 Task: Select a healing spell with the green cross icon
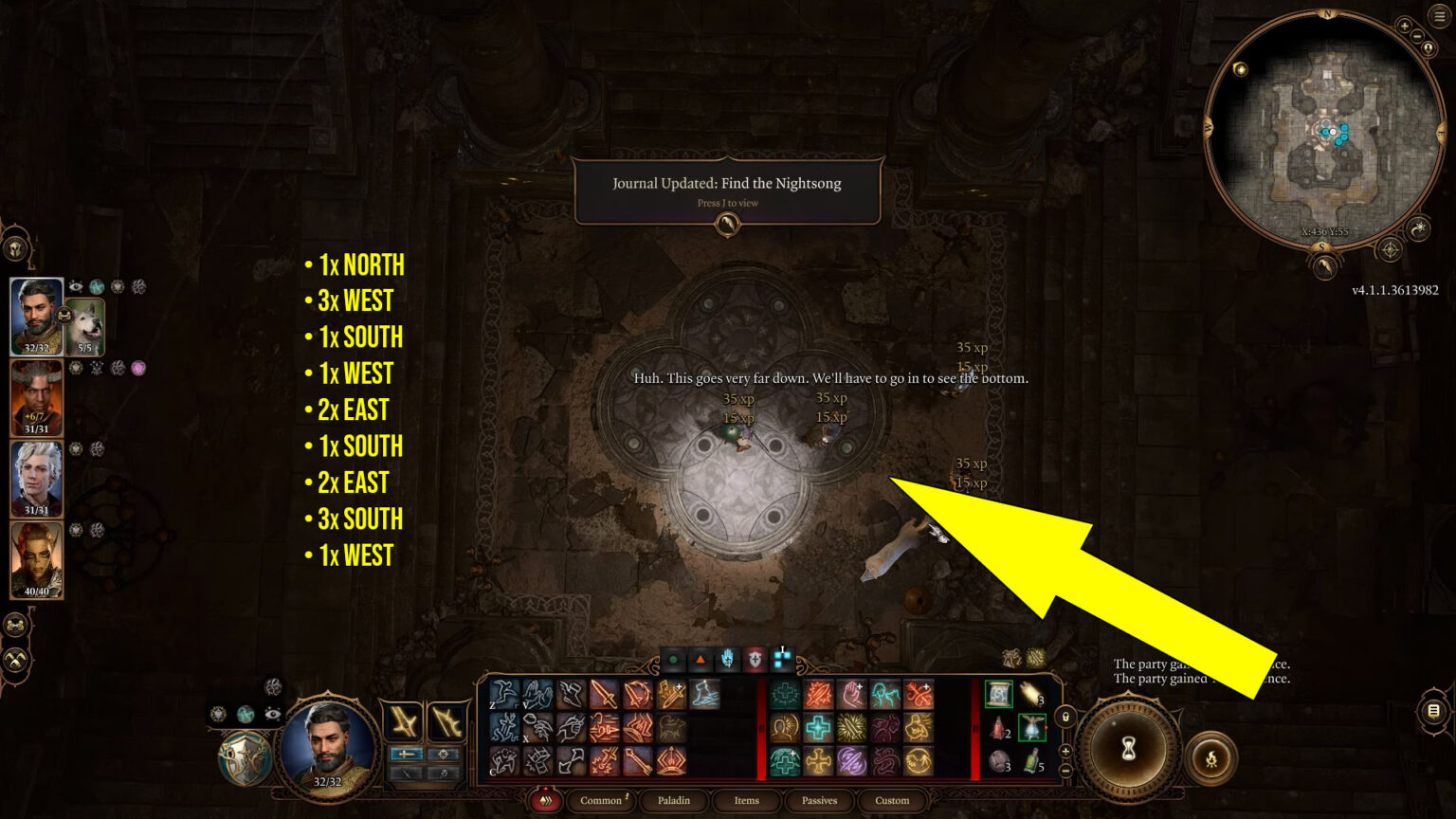point(784,693)
